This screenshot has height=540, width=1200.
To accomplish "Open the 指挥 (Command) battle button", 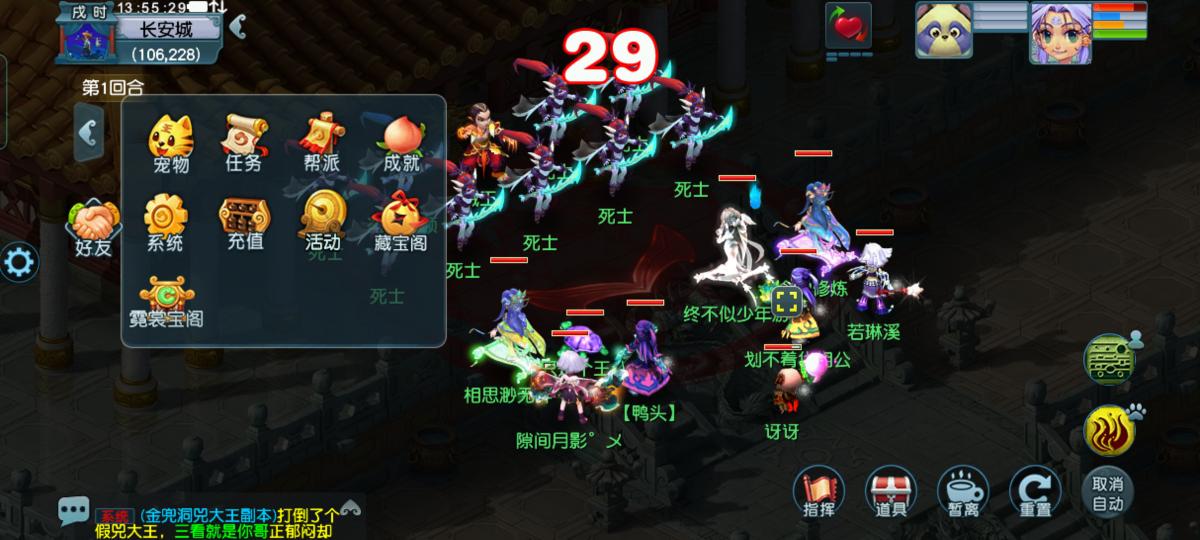I will click(817, 491).
